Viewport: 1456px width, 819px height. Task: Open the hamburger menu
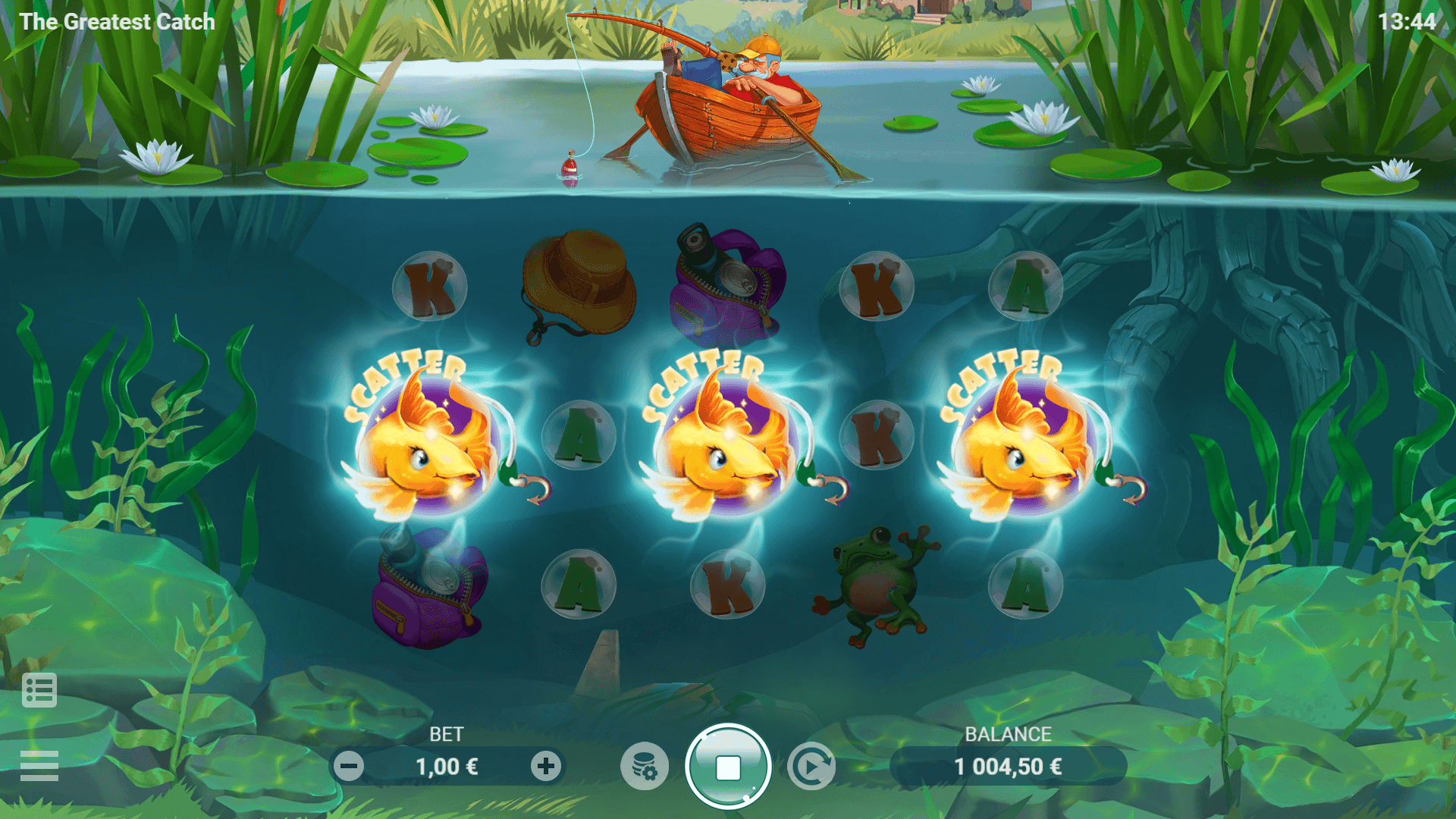39,765
